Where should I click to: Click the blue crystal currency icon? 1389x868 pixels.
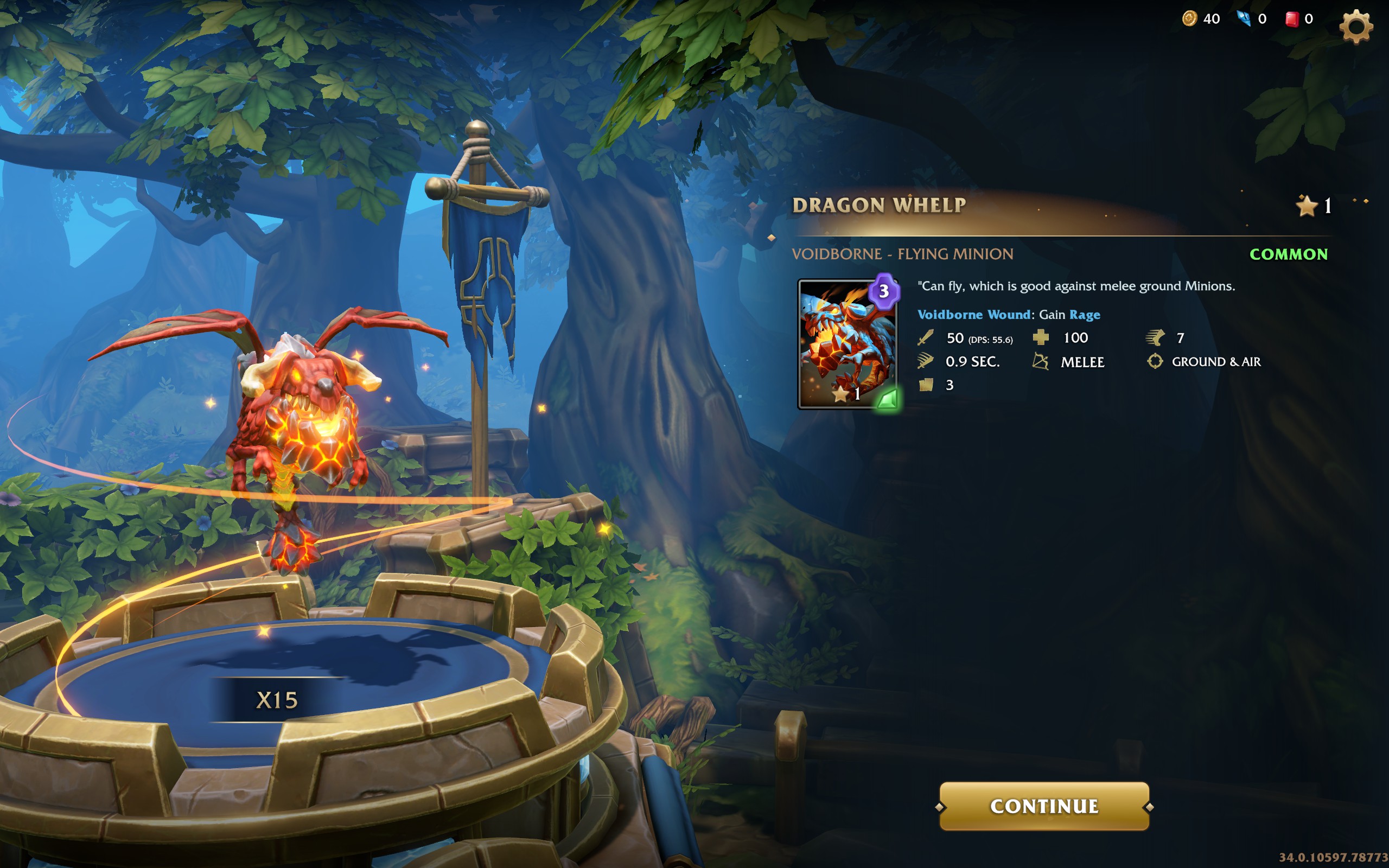click(1243, 19)
